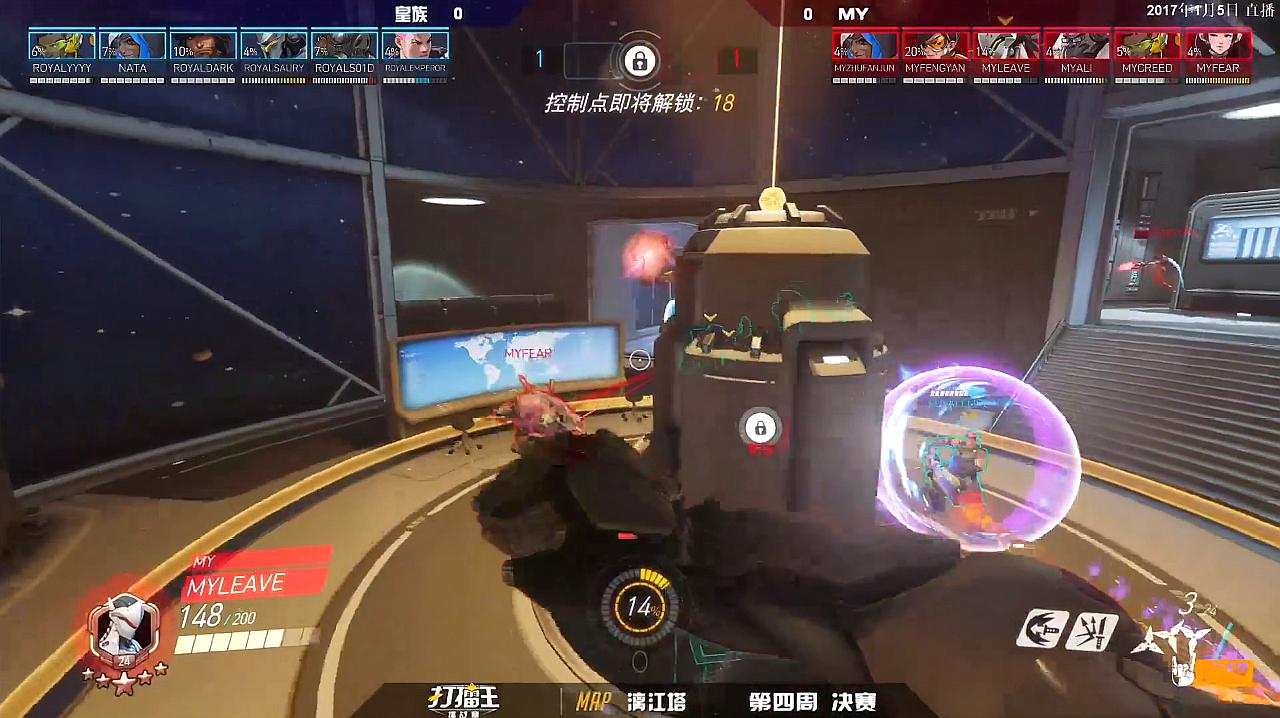Select MYFENGYAN's Tracer portrait
1280x718 pixels.
click(935, 46)
